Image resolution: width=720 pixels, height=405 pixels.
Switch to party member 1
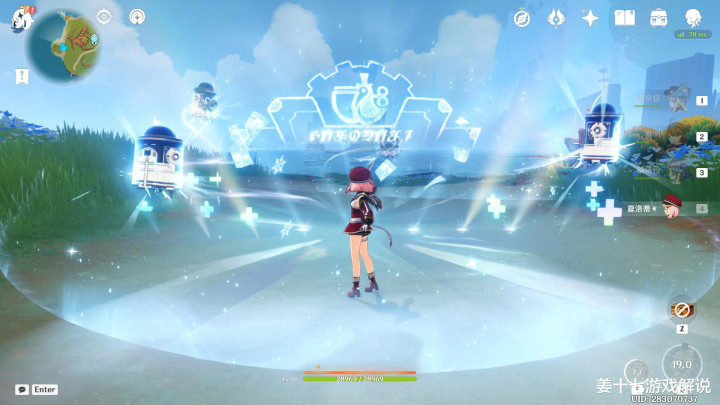[679, 100]
